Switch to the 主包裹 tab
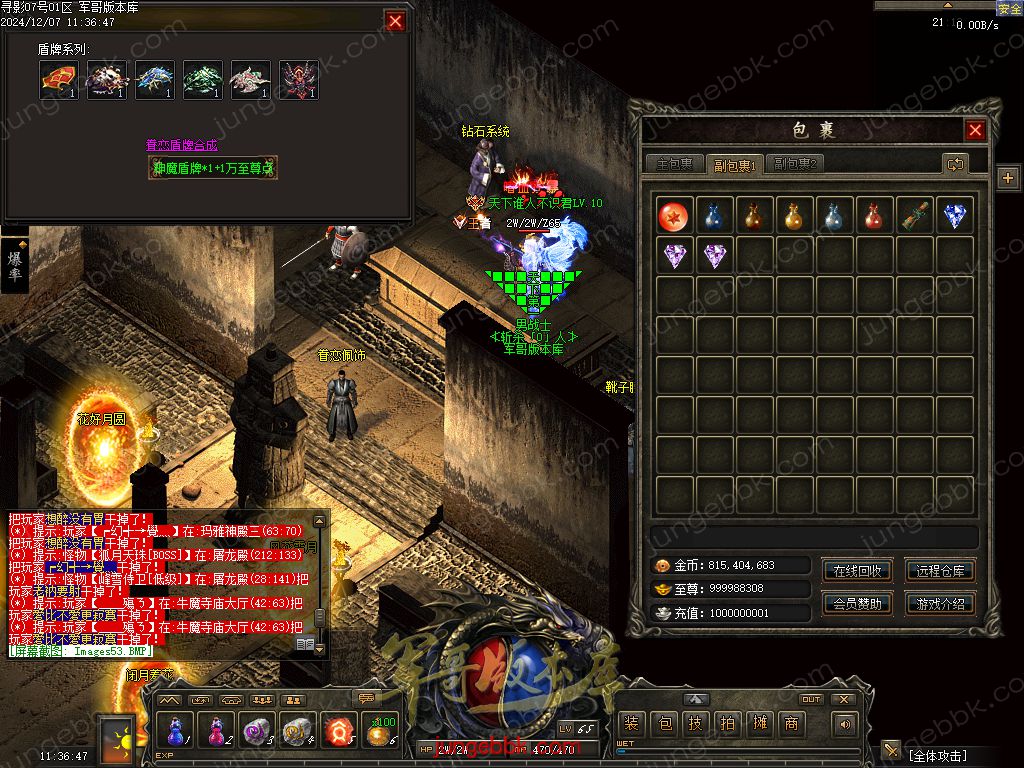This screenshot has width=1024, height=768. pyautogui.click(x=674, y=164)
